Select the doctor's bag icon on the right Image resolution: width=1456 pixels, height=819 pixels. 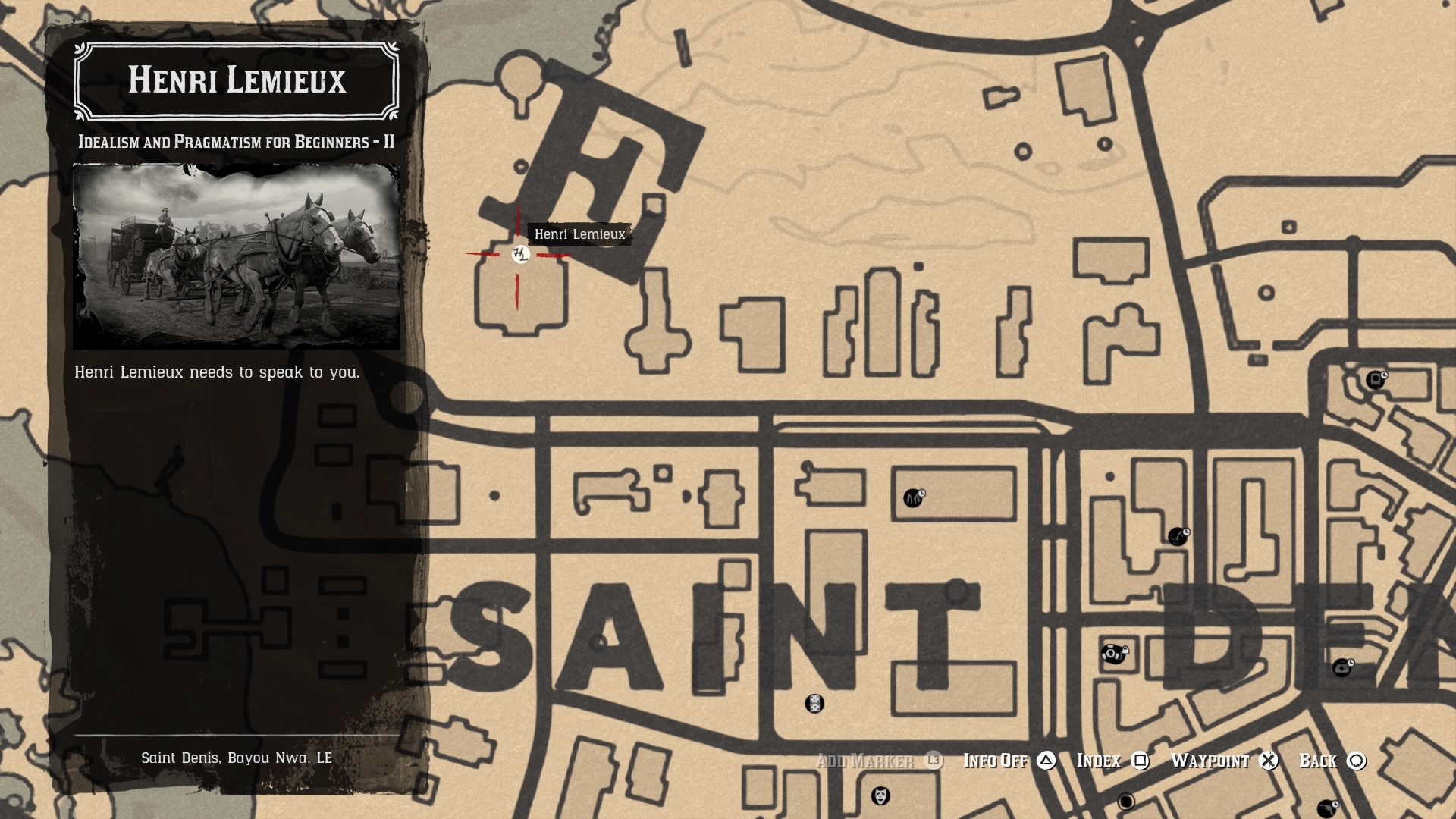(1341, 668)
